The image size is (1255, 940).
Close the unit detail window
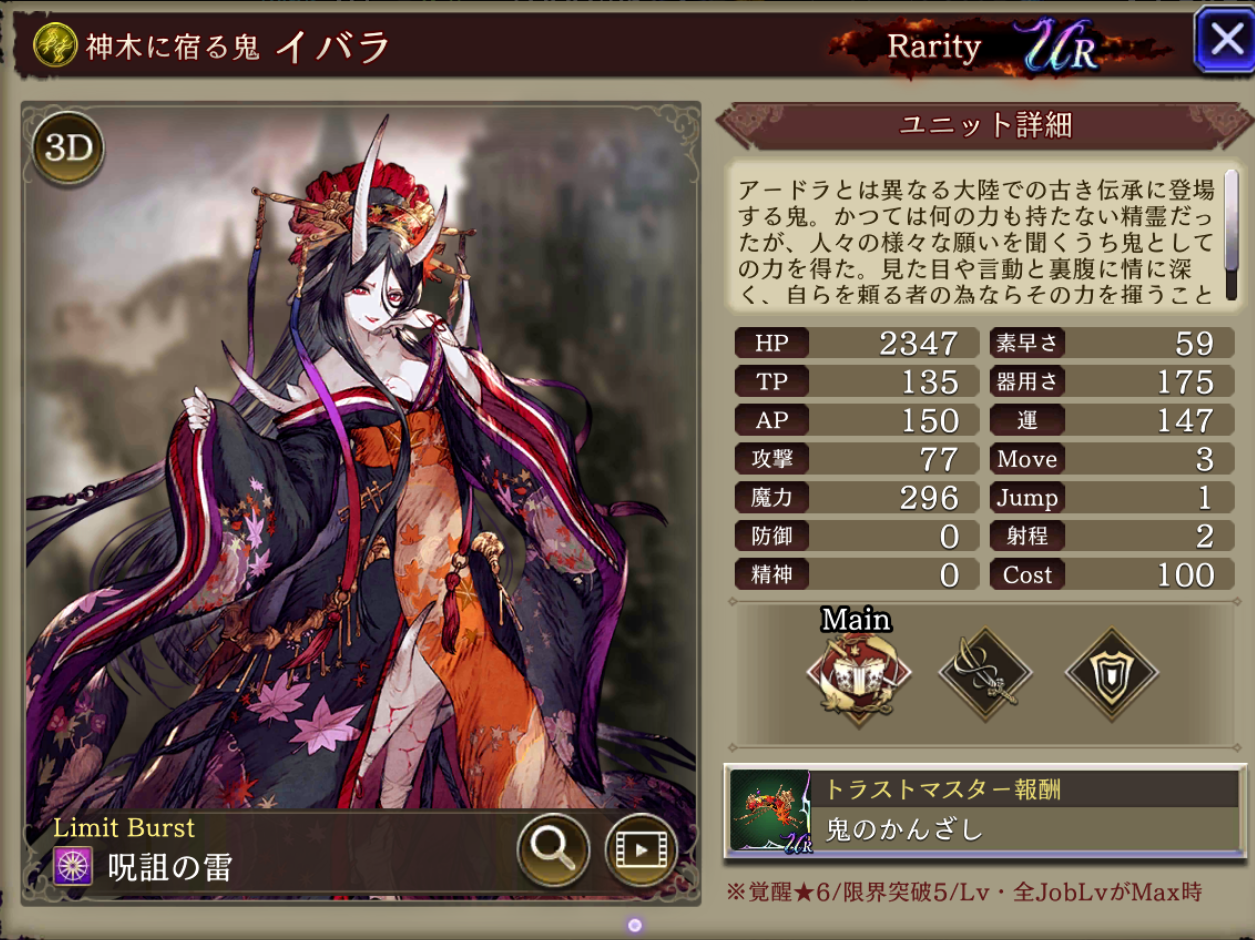tap(1224, 42)
